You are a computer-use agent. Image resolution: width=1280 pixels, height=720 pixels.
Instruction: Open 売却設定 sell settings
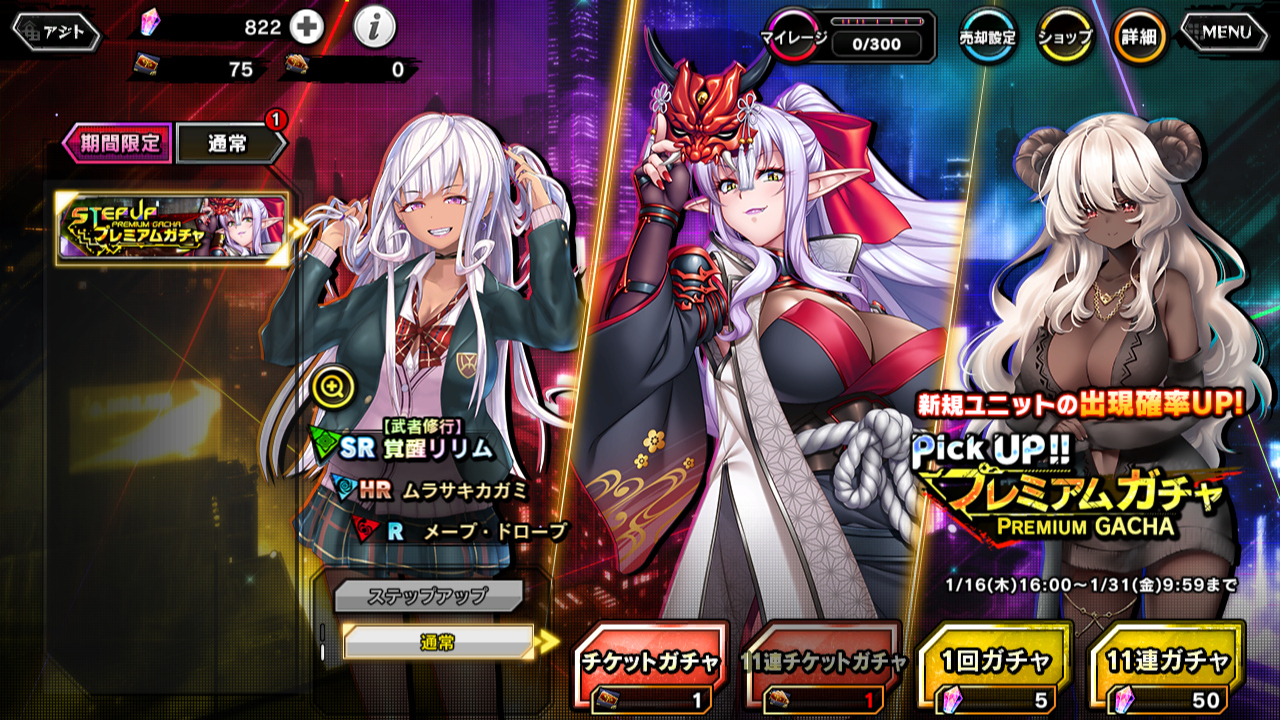coord(988,37)
